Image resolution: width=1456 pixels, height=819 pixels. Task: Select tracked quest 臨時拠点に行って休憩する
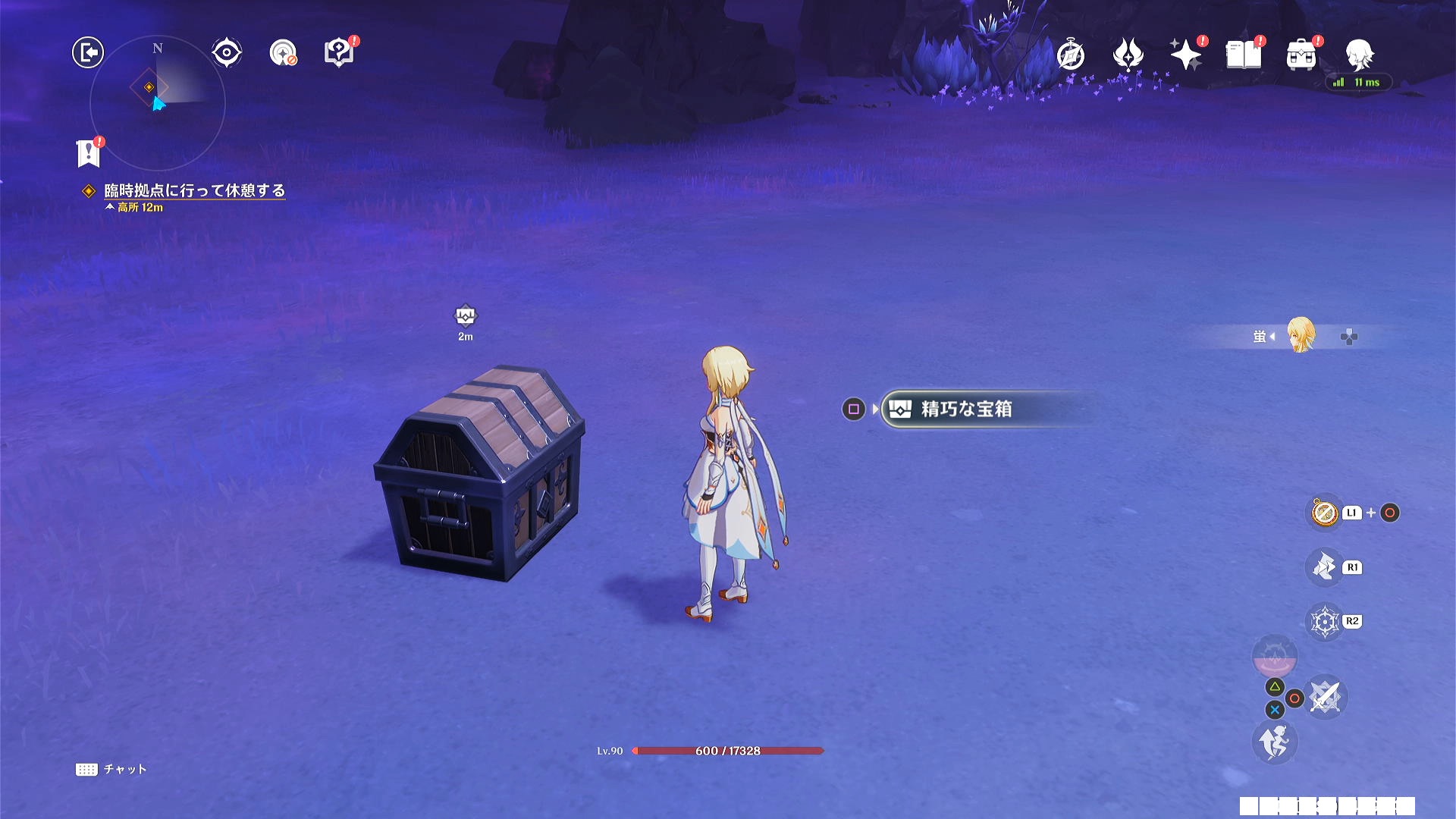193,191
